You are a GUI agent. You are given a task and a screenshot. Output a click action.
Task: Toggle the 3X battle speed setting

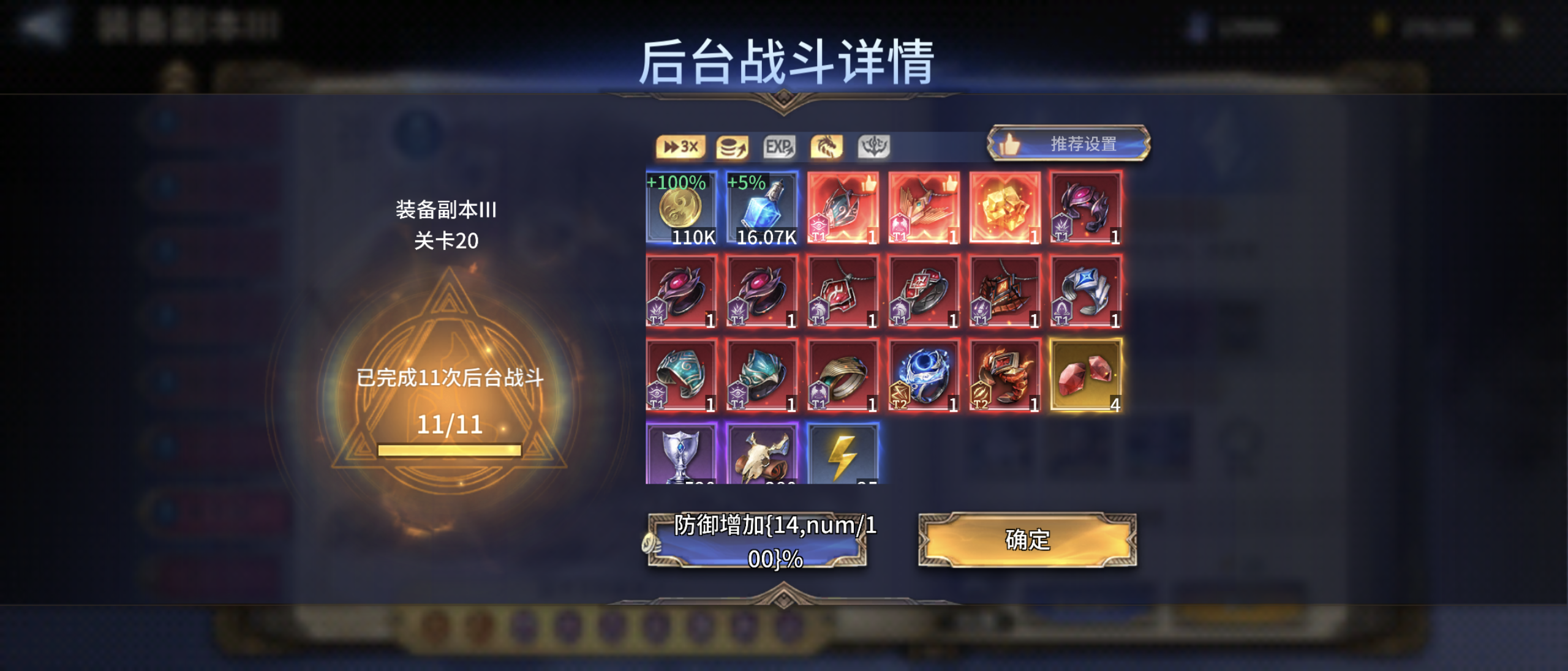pos(680,147)
